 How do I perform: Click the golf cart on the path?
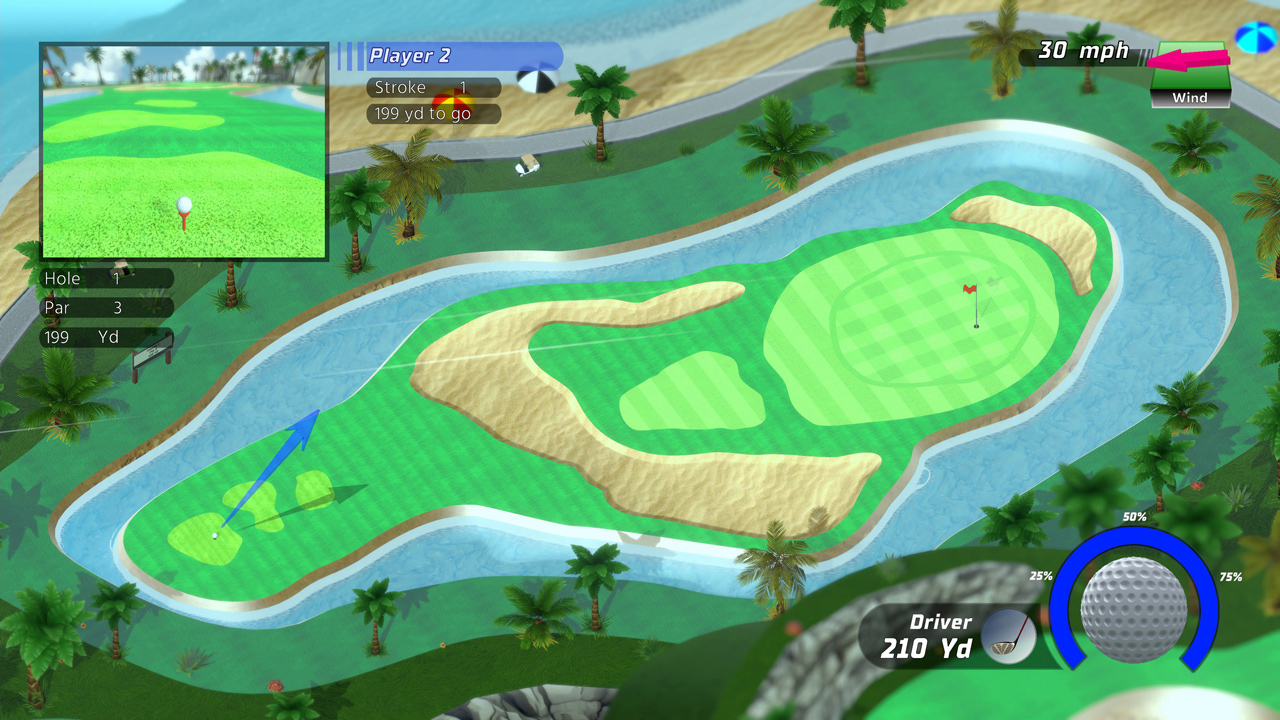528,167
